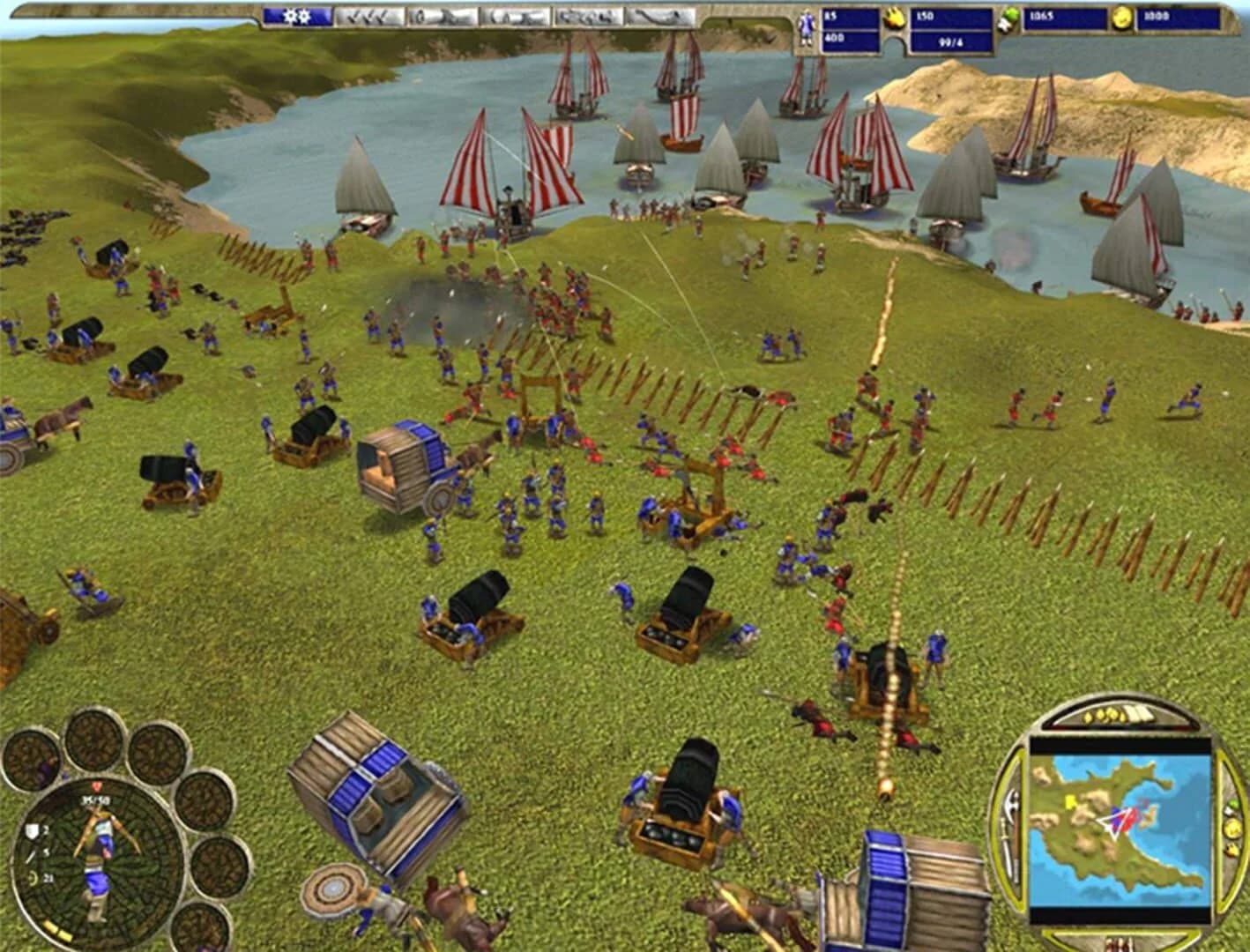Click the player position marker on the minimap
The height and width of the screenshot is (952, 1250).
coord(1116,820)
